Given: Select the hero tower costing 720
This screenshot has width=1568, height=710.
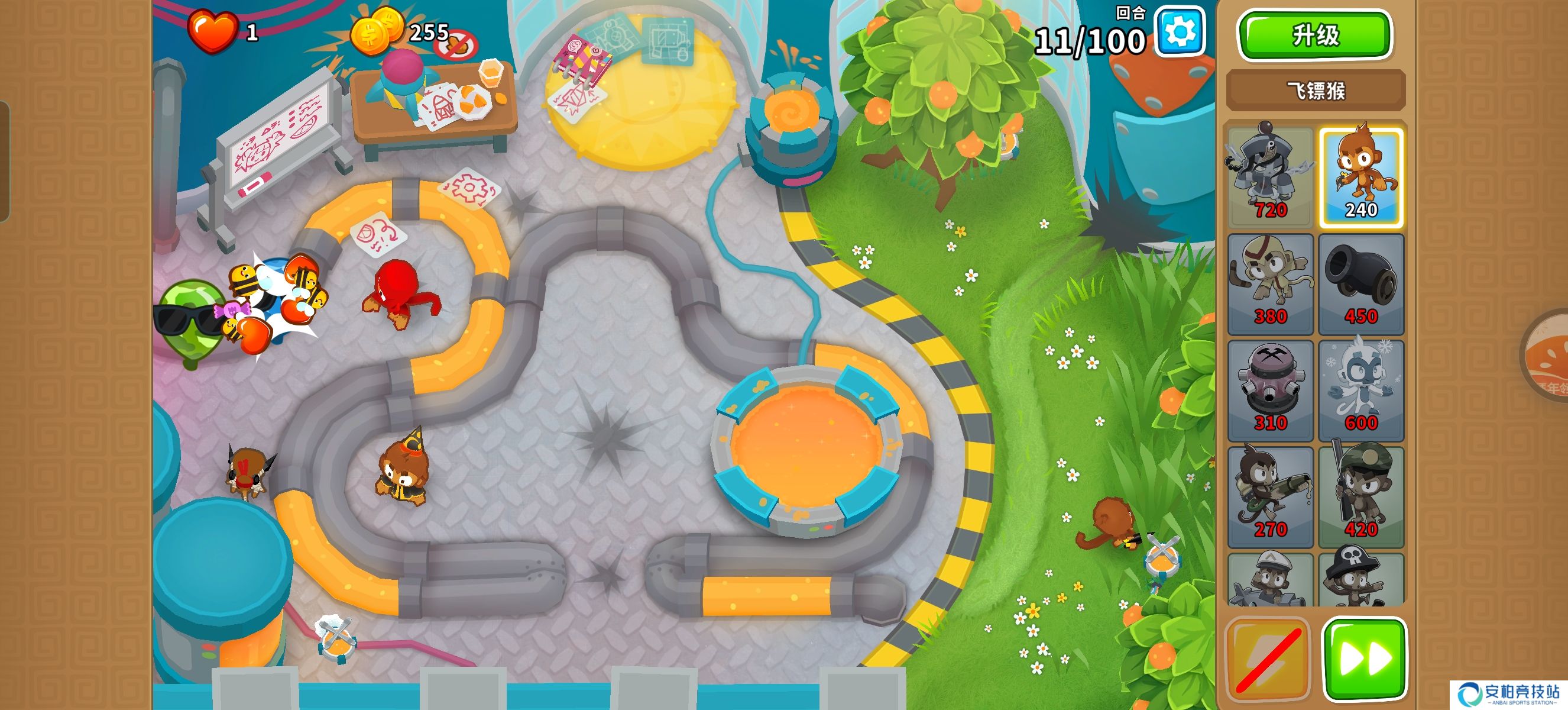Looking at the screenshot, I should [x=1270, y=176].
